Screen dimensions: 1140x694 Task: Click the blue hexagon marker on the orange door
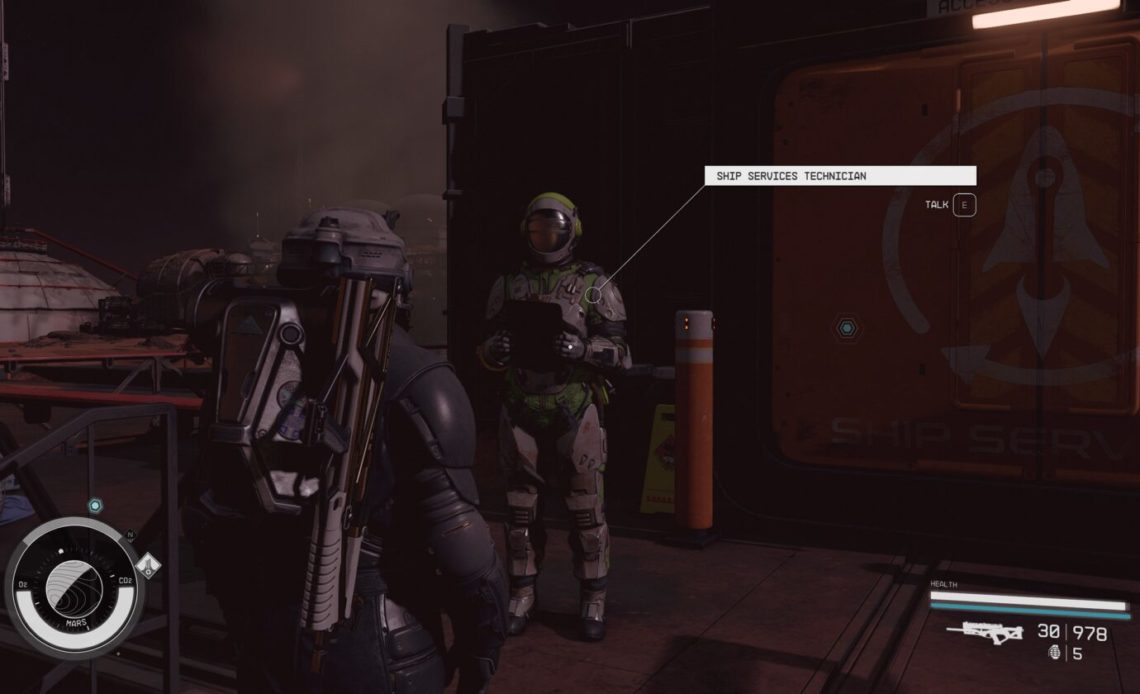(847, 328)
